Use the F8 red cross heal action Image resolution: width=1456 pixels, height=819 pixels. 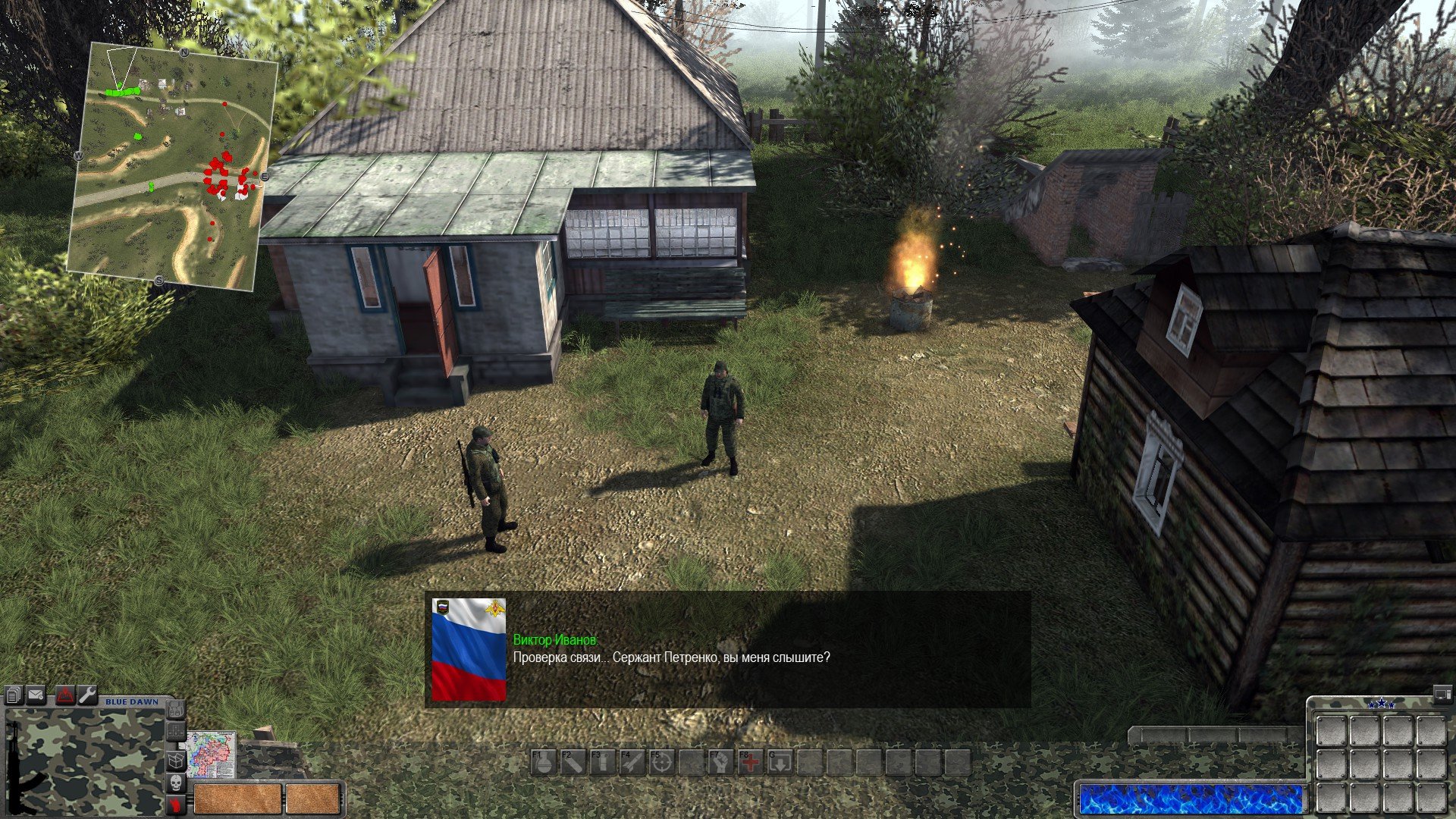pos(750,762)
